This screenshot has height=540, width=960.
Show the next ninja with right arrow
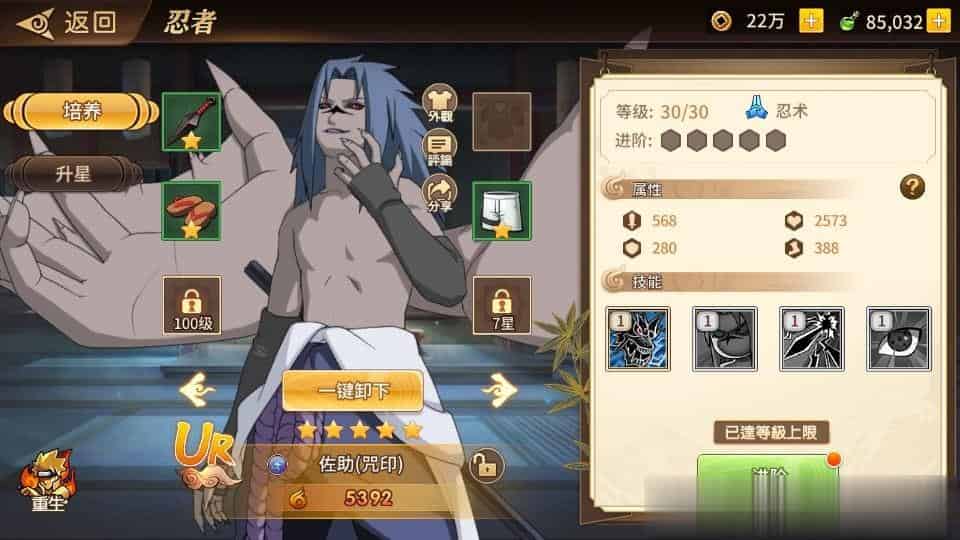tap(498, 388)
